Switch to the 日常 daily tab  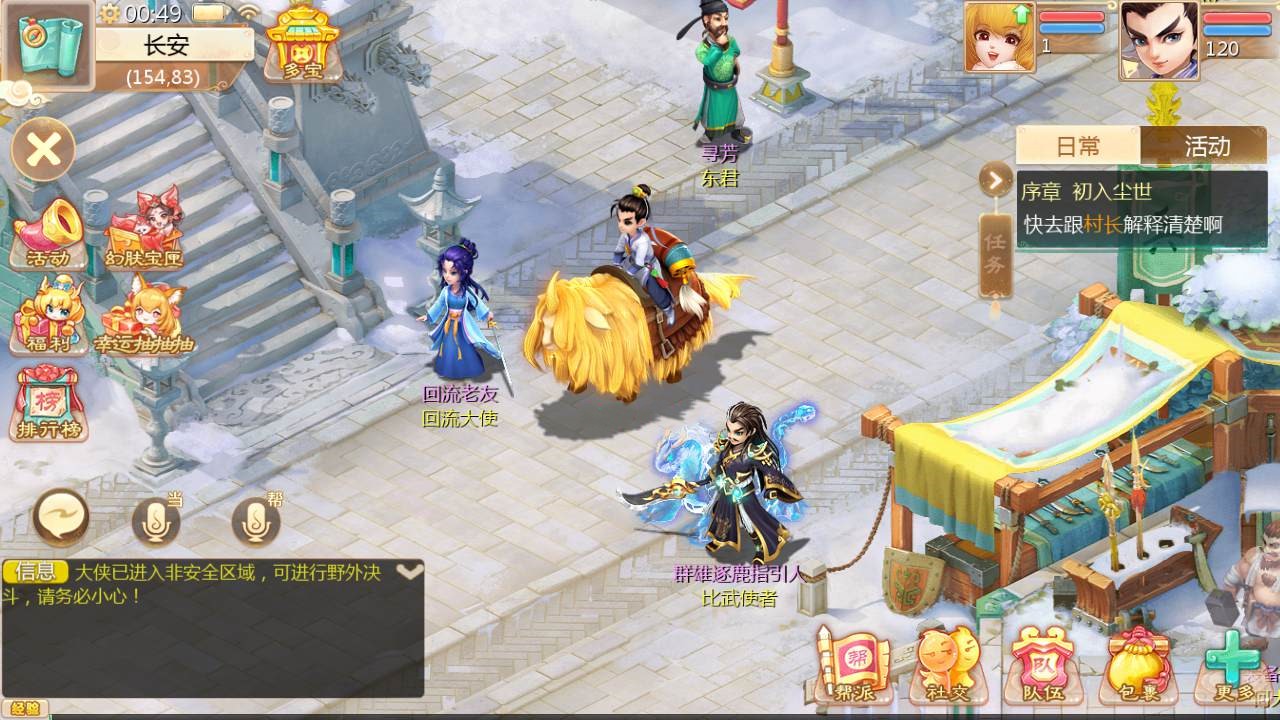1078,146
